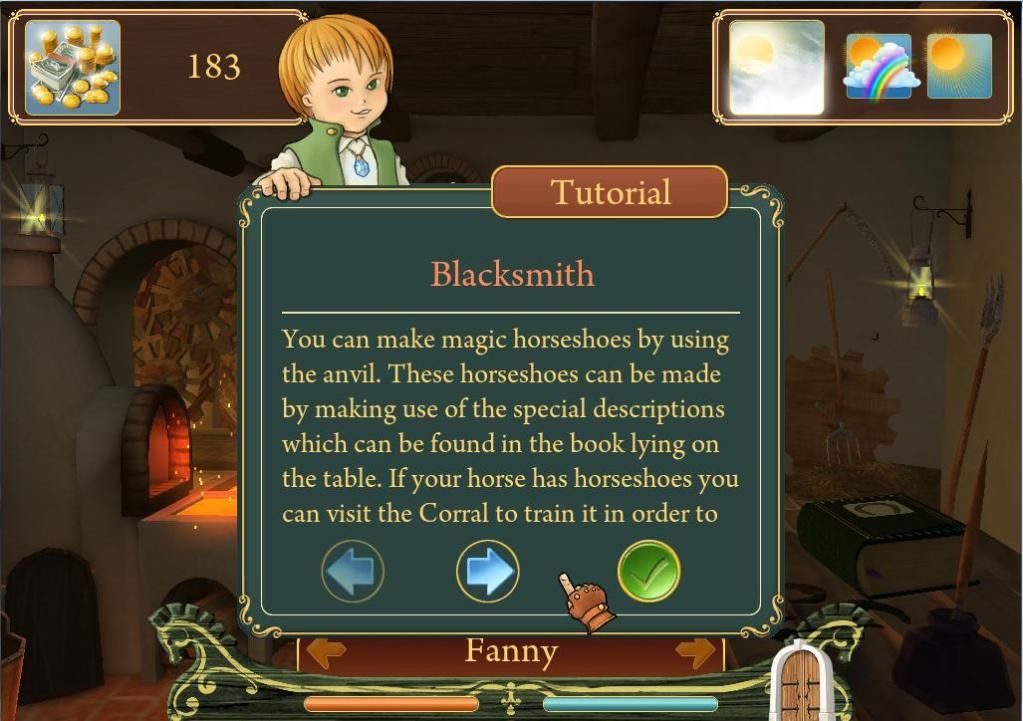Choose the rainbow weather icon
Image resolution: width=1023 pixels, height=721 pixels.
[879, 67]
